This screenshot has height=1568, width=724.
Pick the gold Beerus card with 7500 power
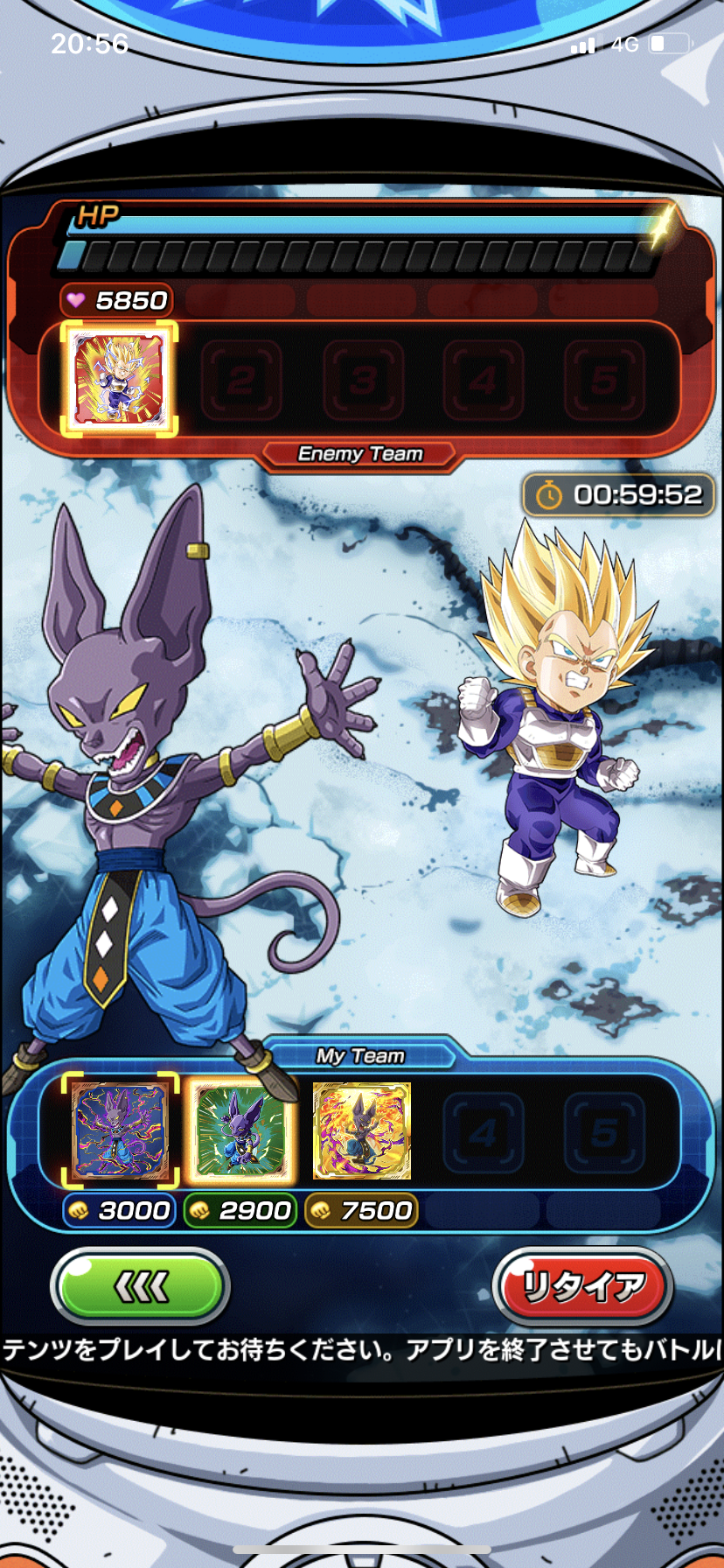pyautogui.click(x=361, y=1130)
